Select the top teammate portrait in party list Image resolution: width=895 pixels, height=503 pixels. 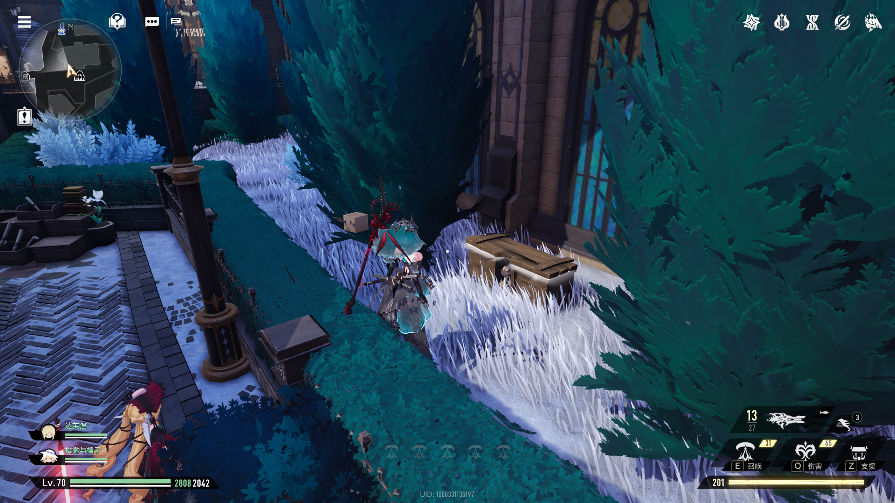(47, 432)
